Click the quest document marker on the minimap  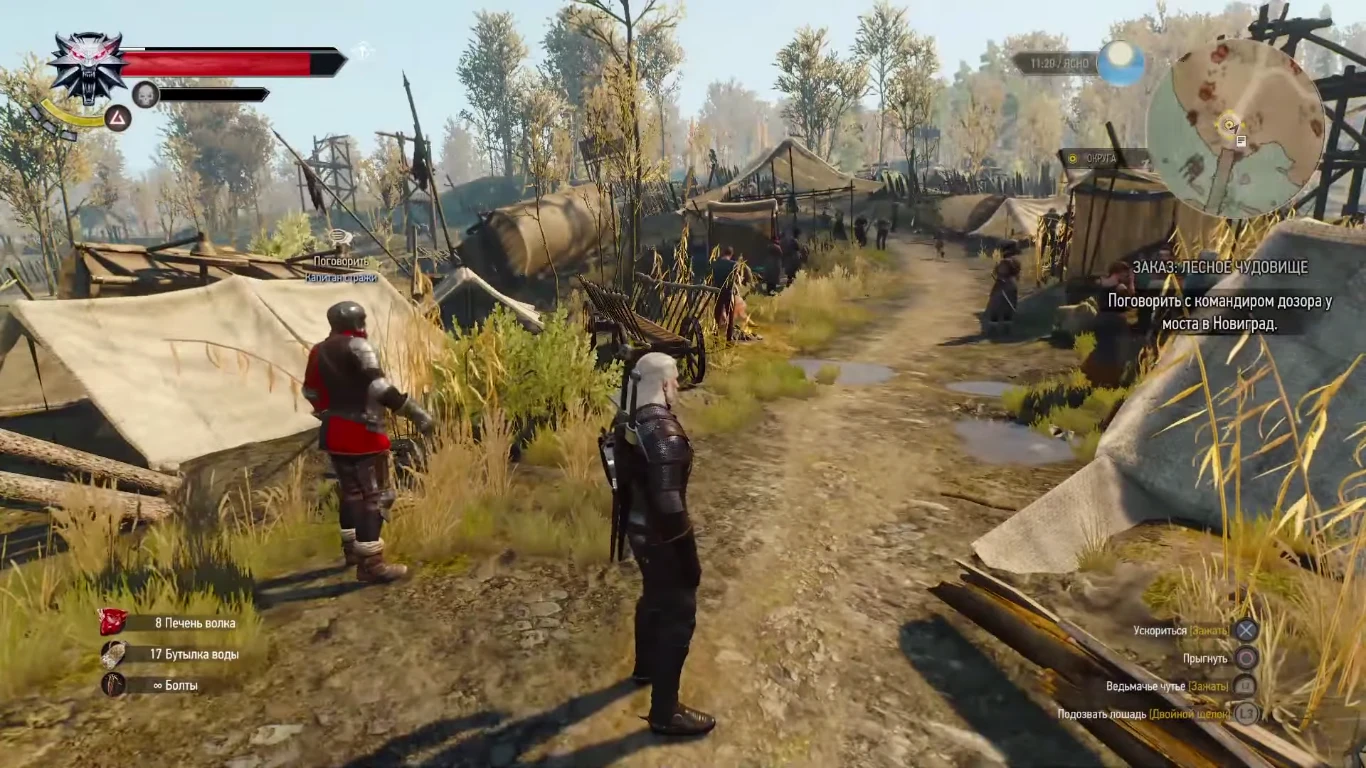(1241, 139)
